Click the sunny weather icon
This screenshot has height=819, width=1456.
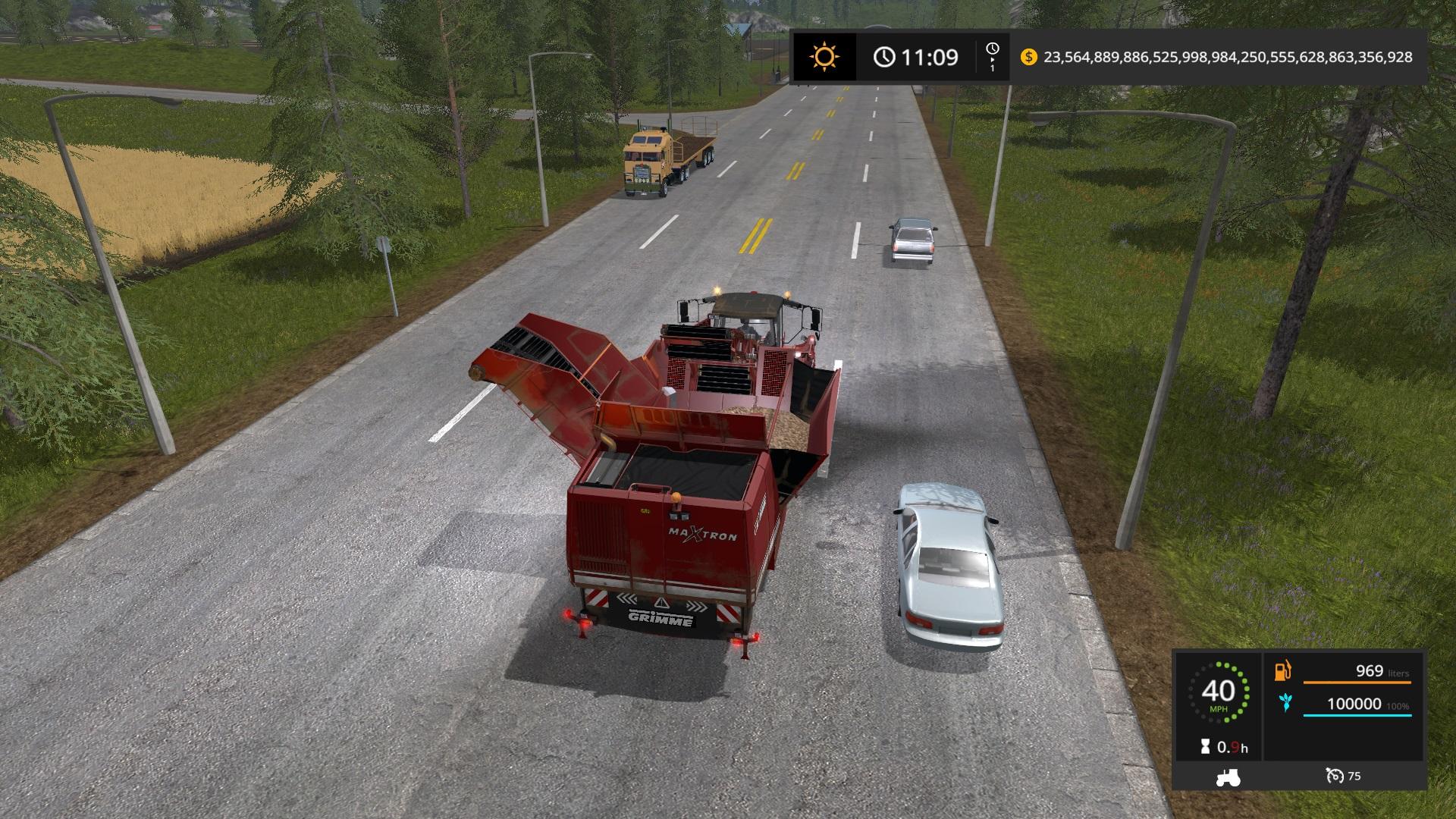tap(824, 57)
